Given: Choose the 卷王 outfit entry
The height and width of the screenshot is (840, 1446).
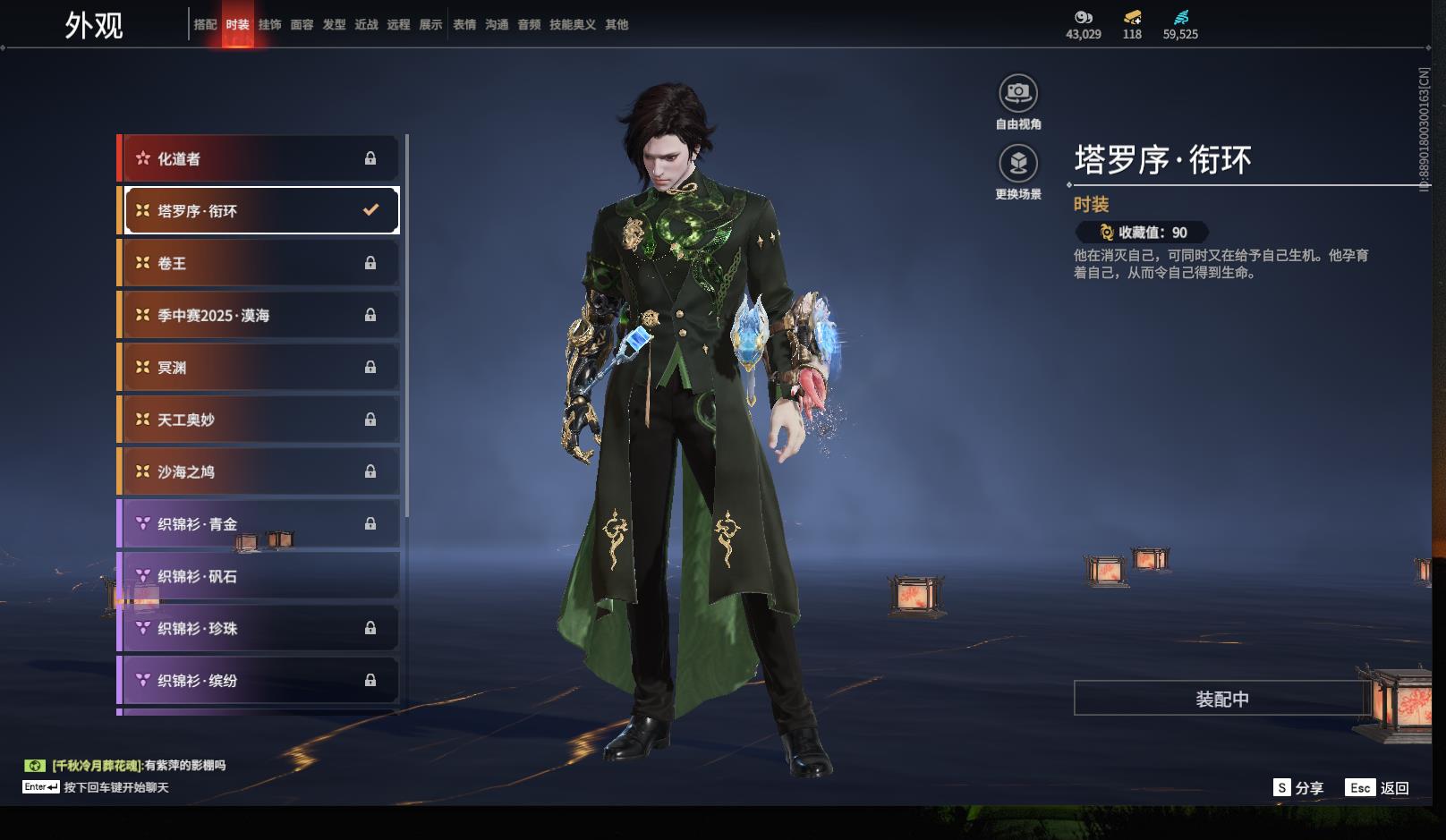Looking at the screenshot, I should click(x=259, y=263).
